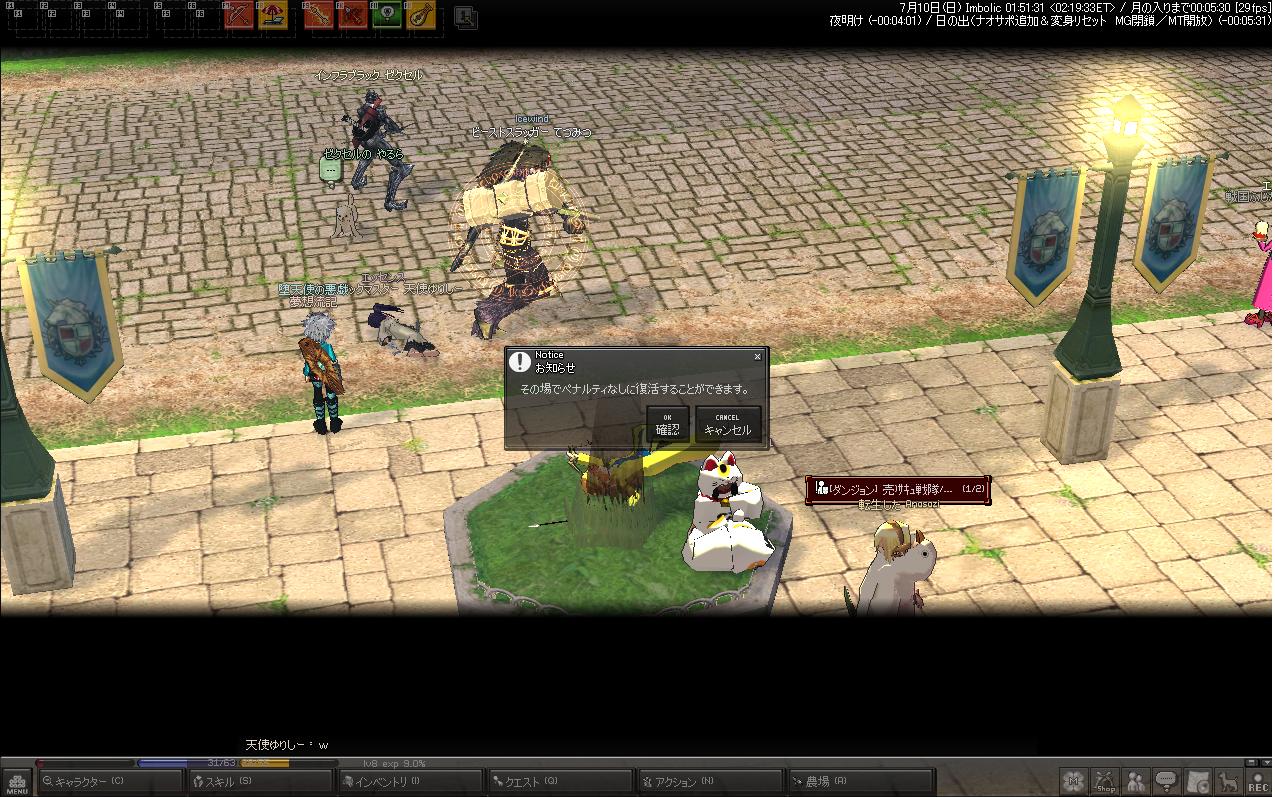Open the キャラクター (Character) window
Viewport: 1275px width, 797px height.
(110, 782)
